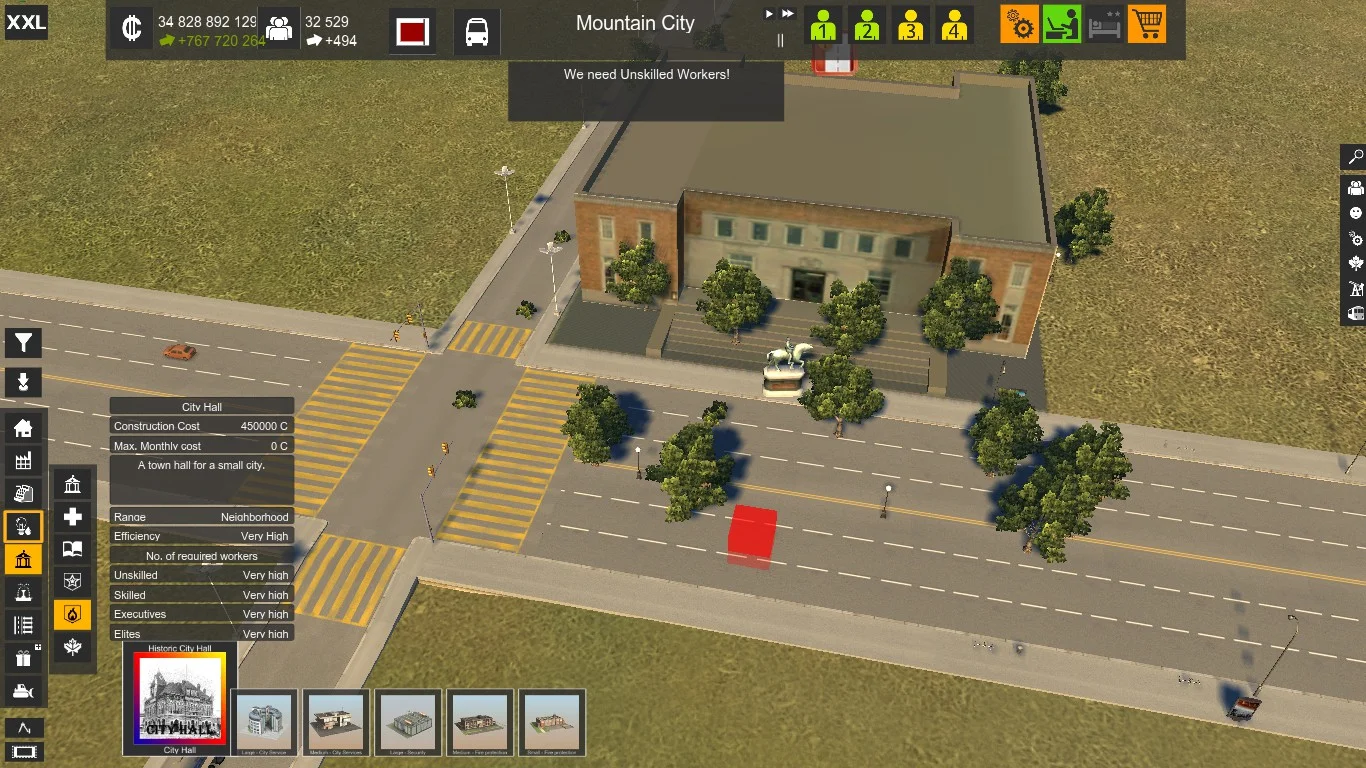Select the Large City Services building
Viewport: 1366px width, 768px height.
[x=264, y=720]
